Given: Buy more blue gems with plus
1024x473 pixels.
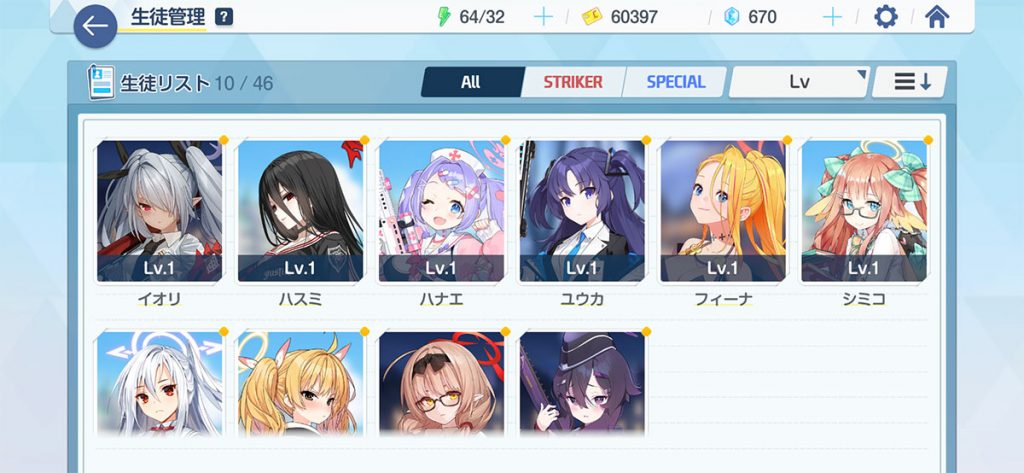Looking at the screenshot, I should (831, 17).
